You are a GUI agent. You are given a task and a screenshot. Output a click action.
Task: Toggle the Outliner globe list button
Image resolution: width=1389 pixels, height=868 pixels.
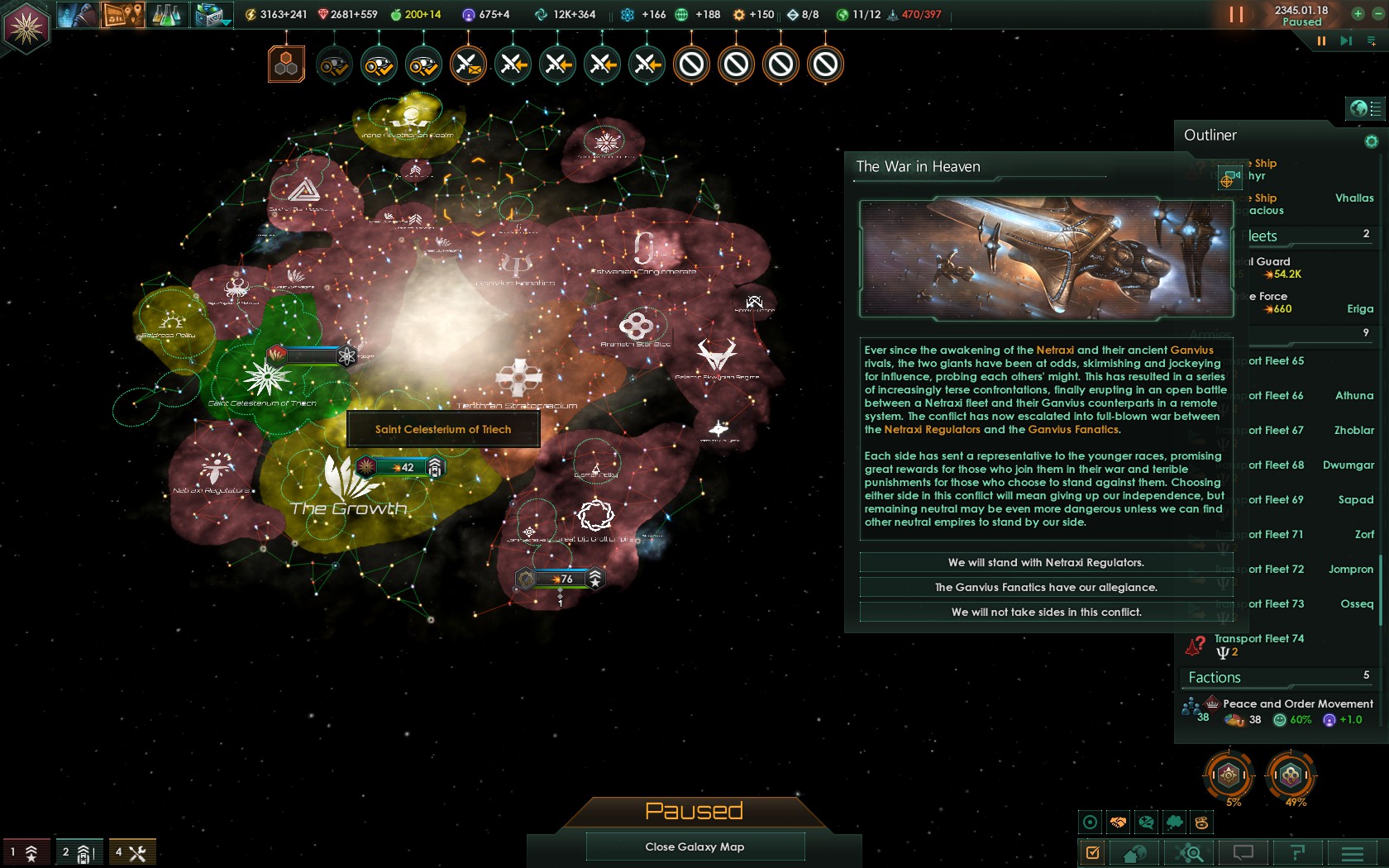point(1366,108)
